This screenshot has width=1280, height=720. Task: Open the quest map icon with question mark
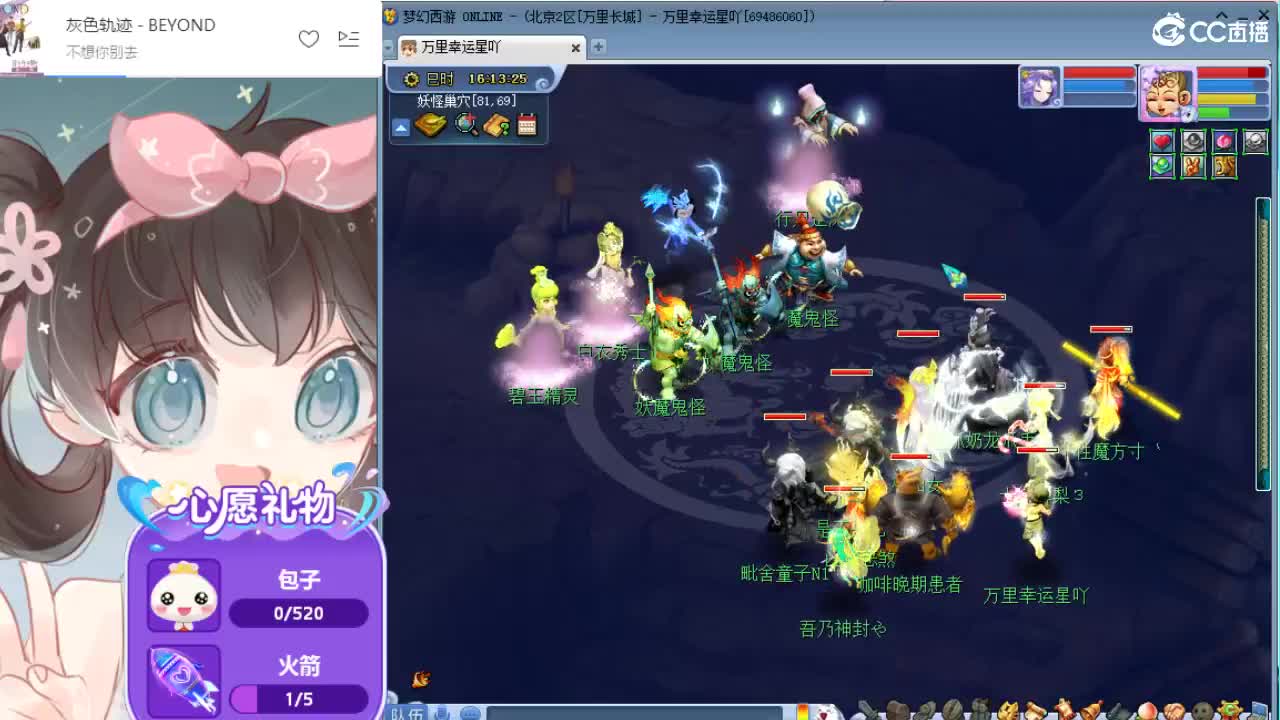[497, 125]
